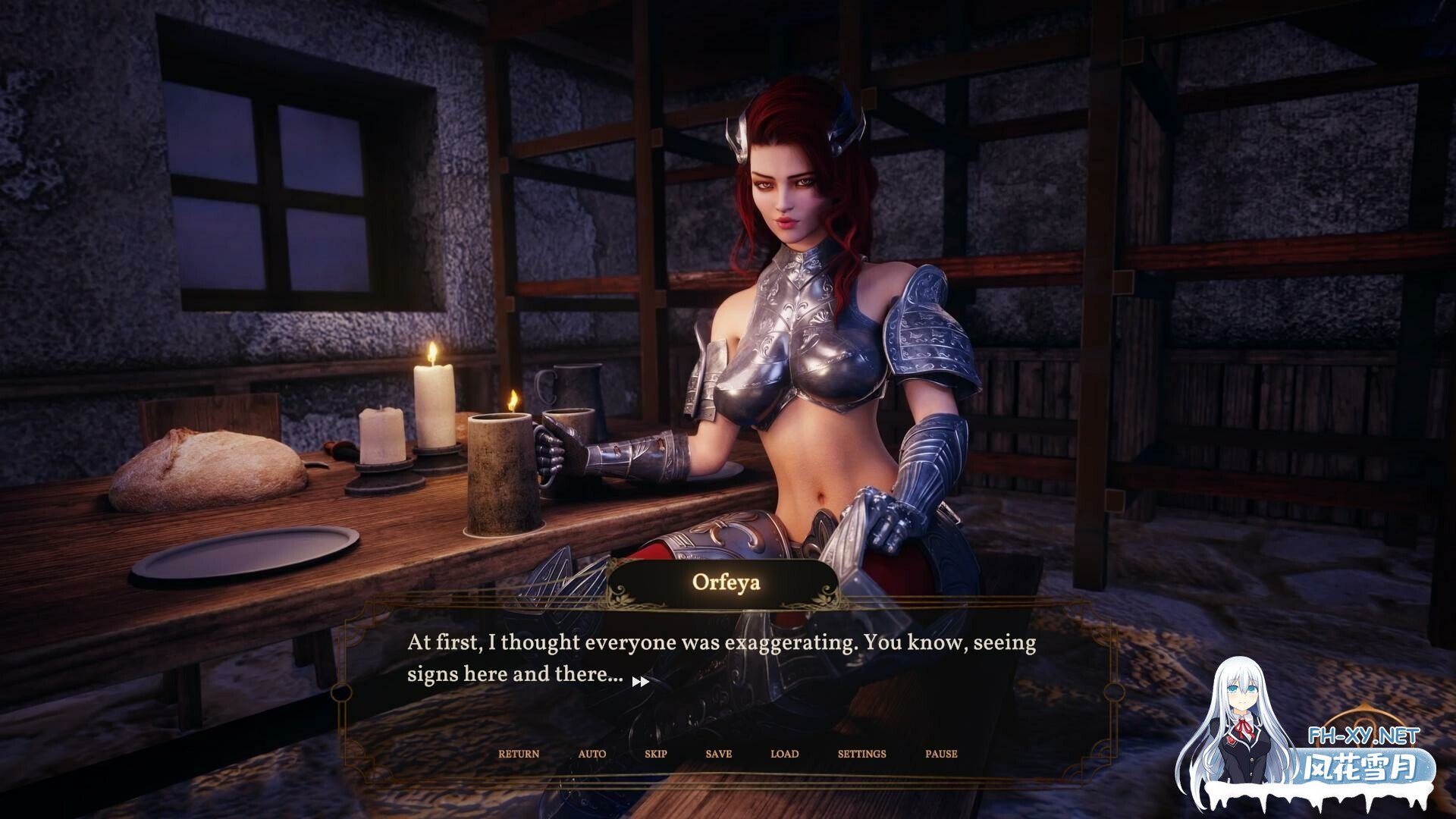1456x819 pixels.
Task: Open the SETTINGS menu
Action: (861, 754)
